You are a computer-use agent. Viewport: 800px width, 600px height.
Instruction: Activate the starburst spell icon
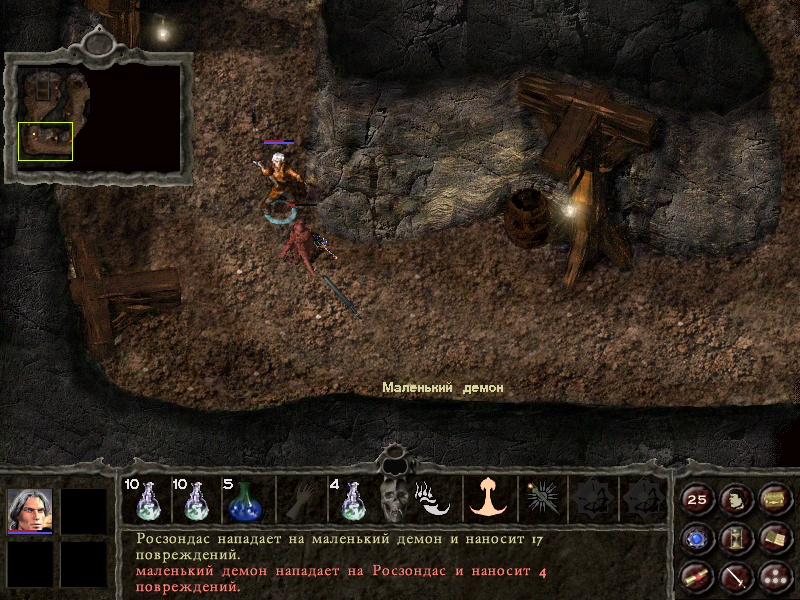click(x=542, y=499)
